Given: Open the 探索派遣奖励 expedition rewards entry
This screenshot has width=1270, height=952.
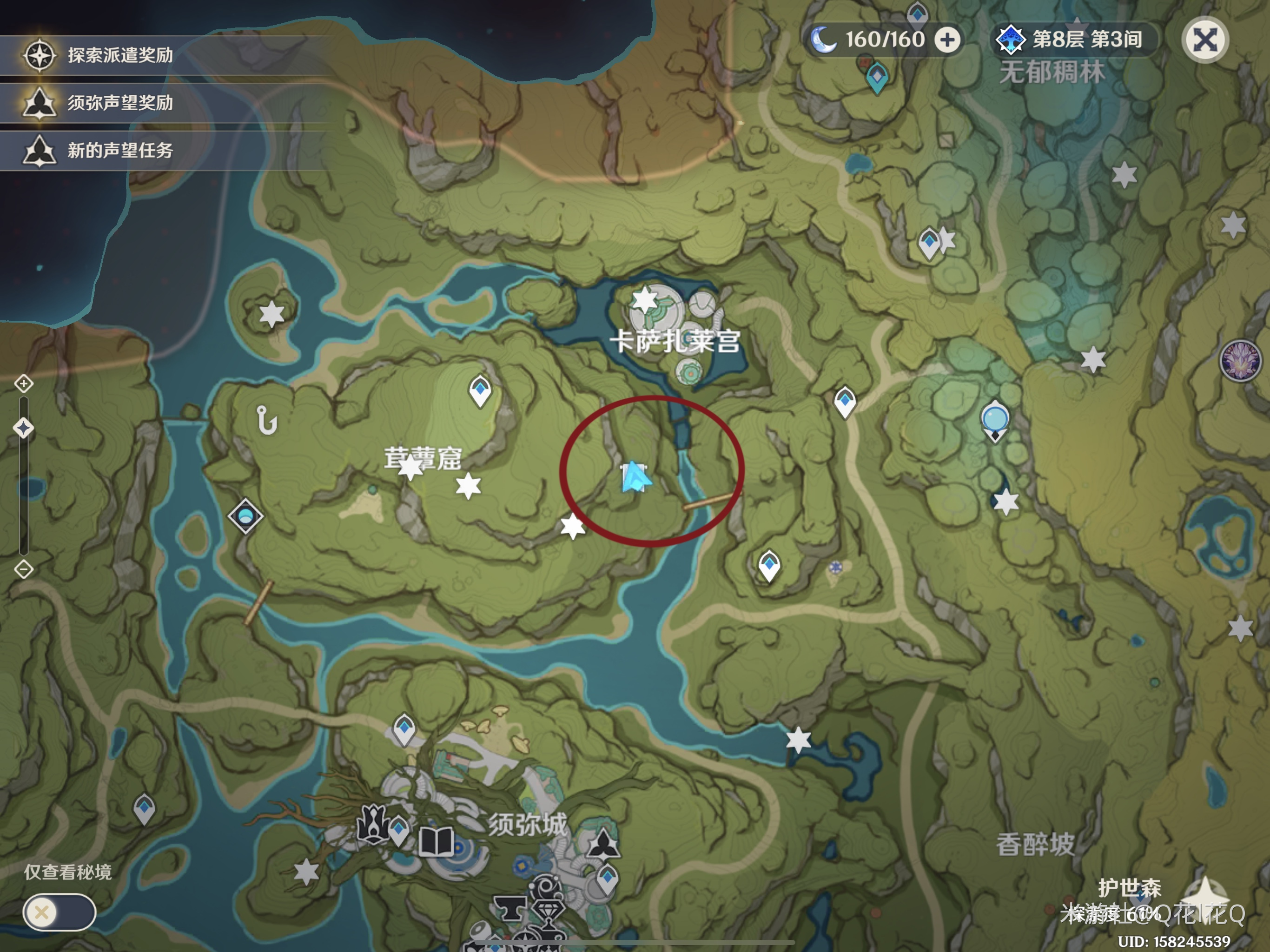Looking at the screenshot, I should 119,55.
